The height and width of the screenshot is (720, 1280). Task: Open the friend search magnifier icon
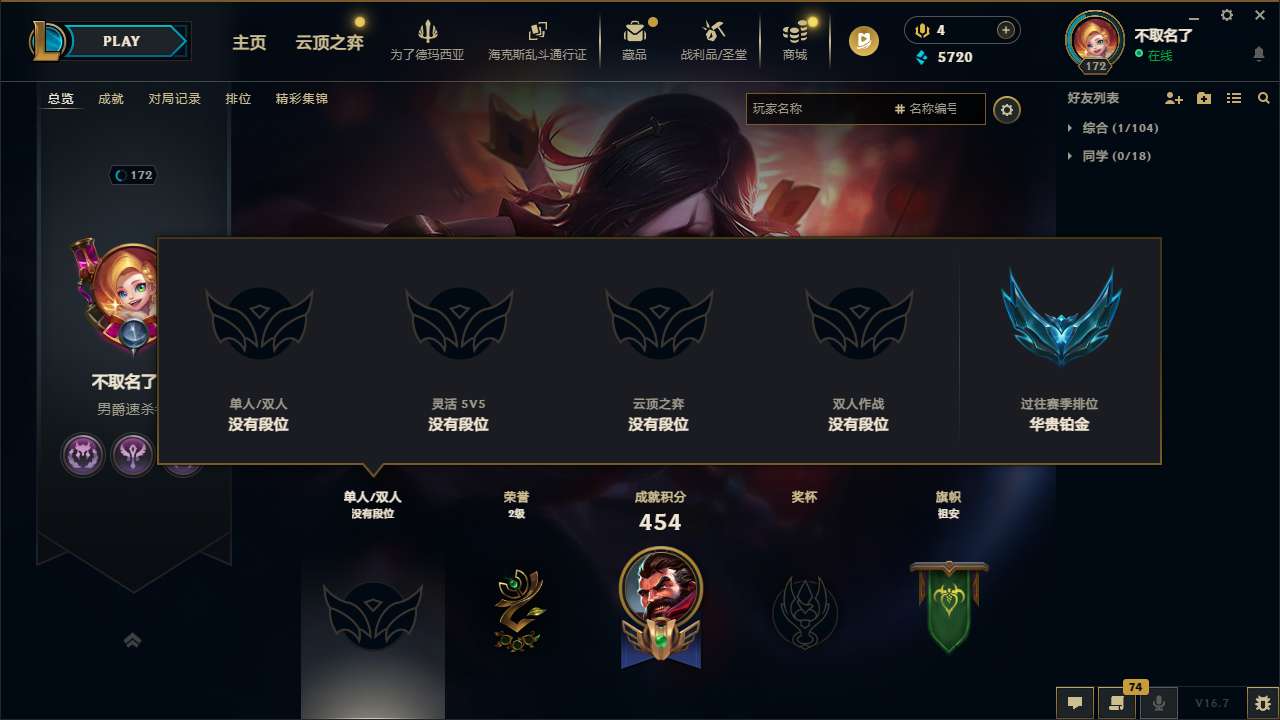click(1263, 98)
